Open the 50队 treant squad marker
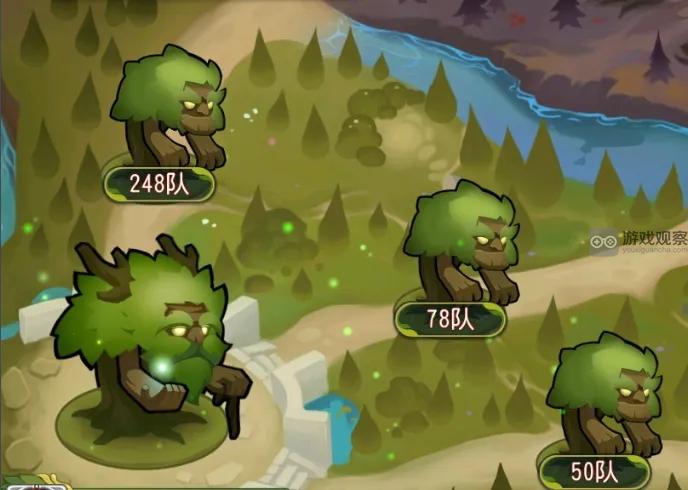This screenshot has height=490, width=688. tap(596, 470)
